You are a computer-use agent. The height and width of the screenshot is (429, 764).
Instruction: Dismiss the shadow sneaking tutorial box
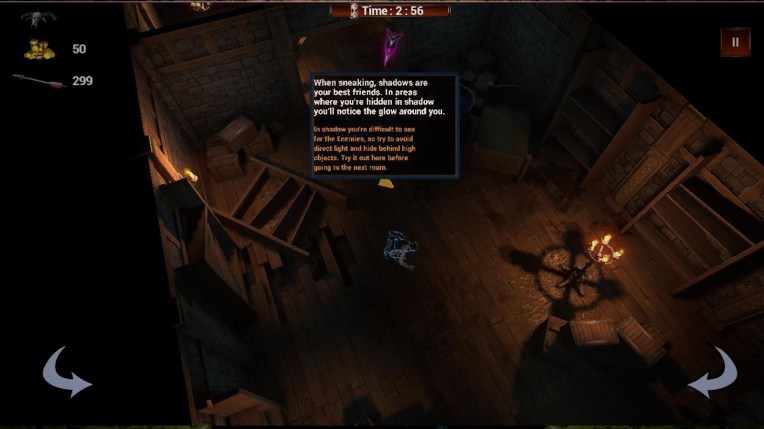384,125
